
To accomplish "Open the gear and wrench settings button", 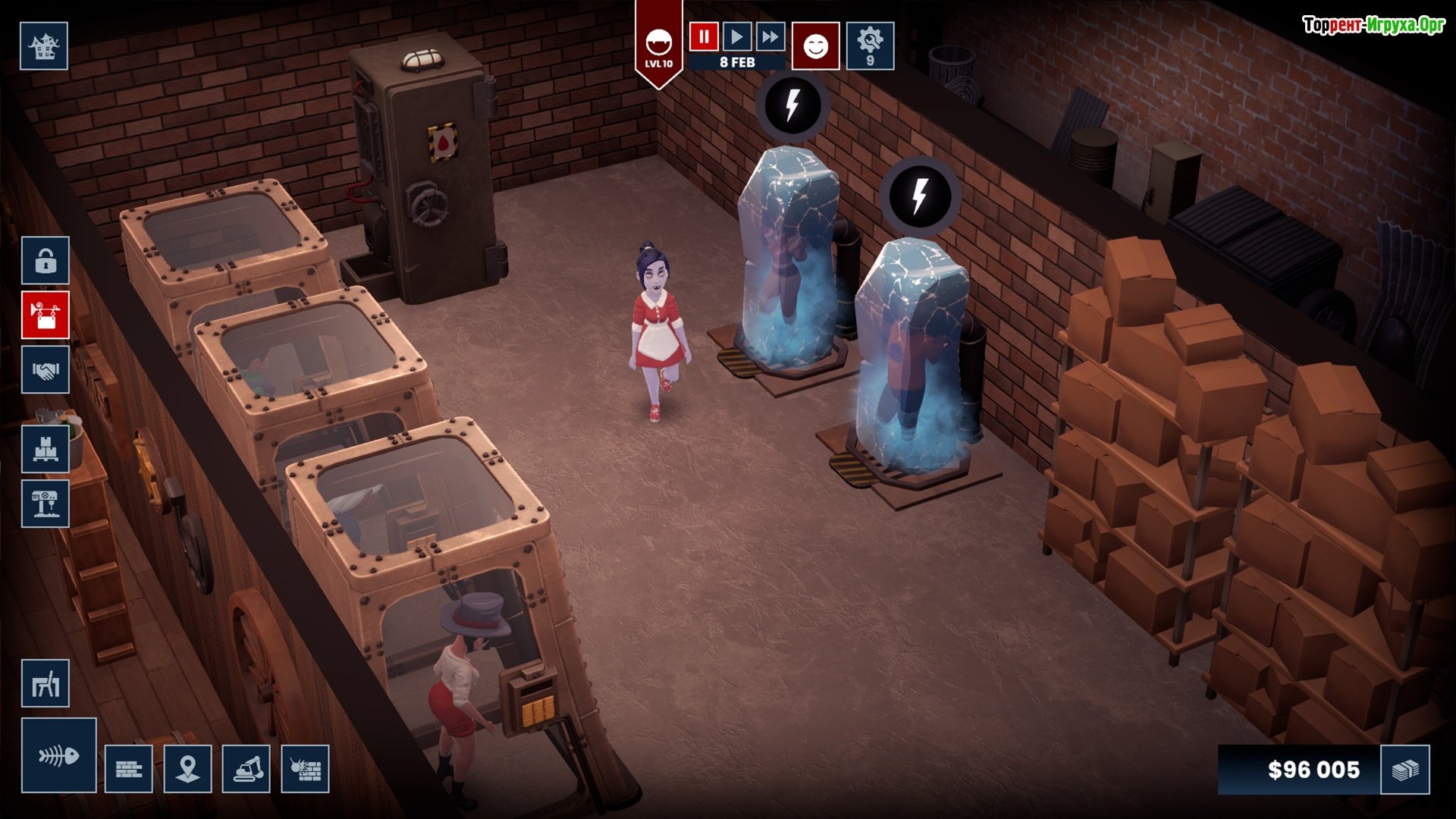I will [870, 46].
